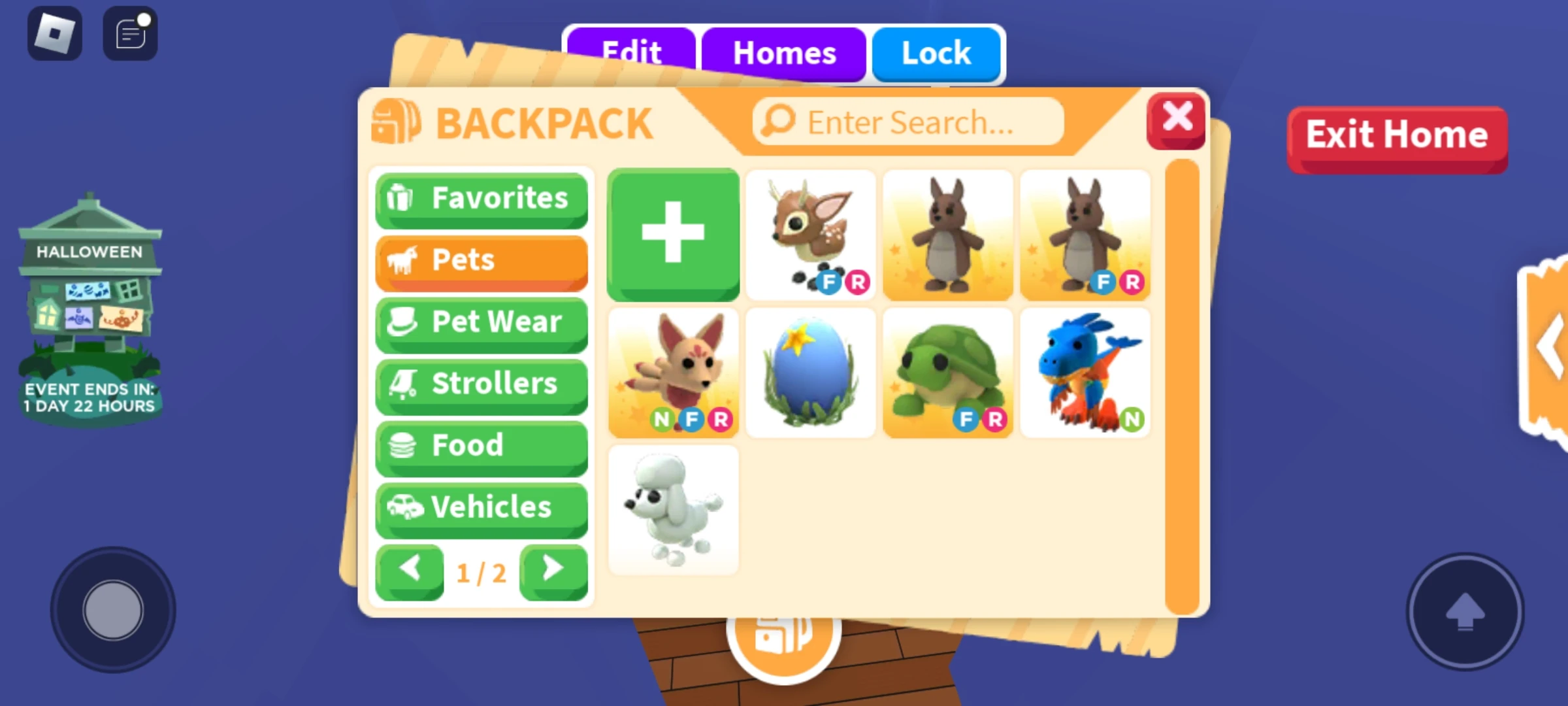This screenshot has width=1568, height=706.
Task: Go to next backpack page
Action: 553,569
